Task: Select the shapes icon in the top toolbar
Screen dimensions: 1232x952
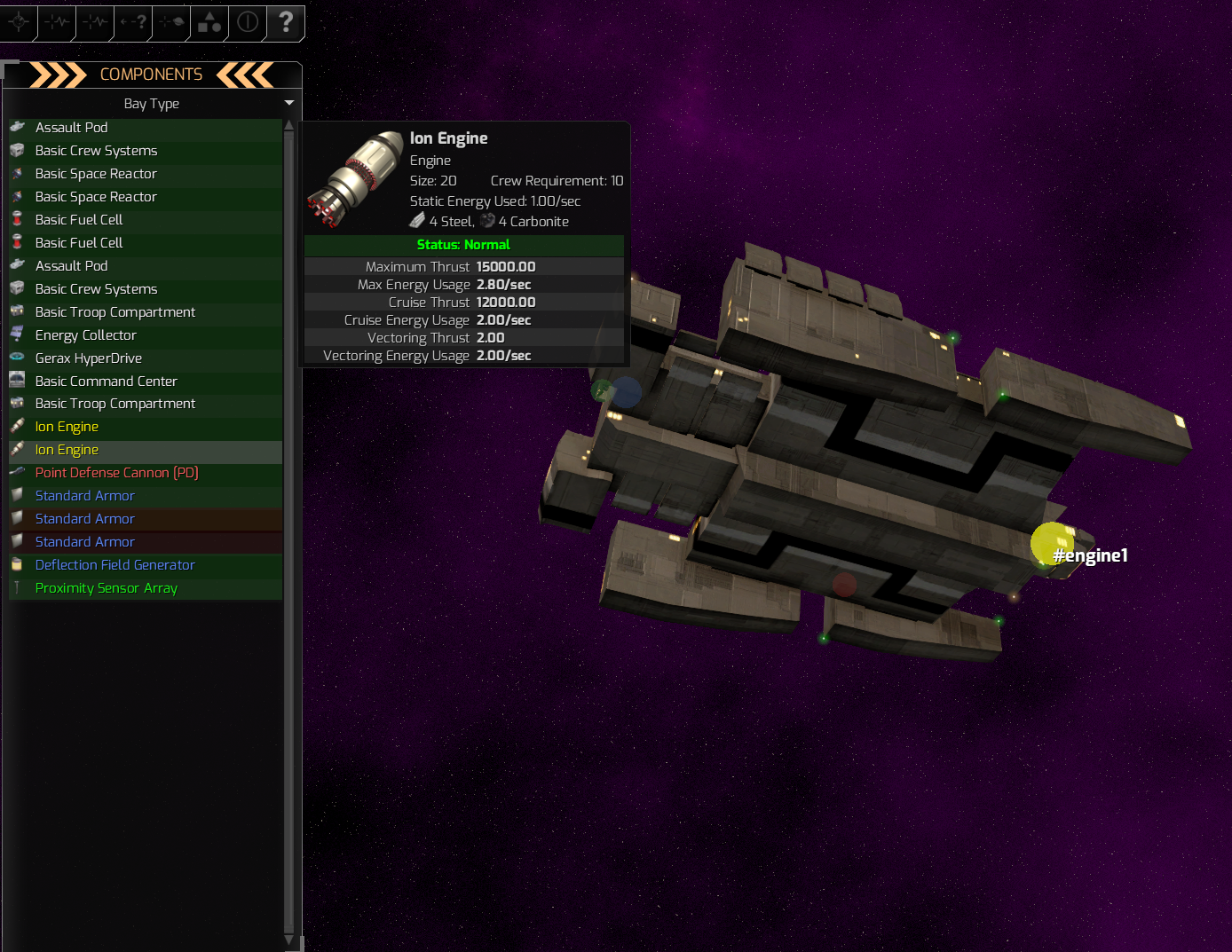Action: point(208,23)
